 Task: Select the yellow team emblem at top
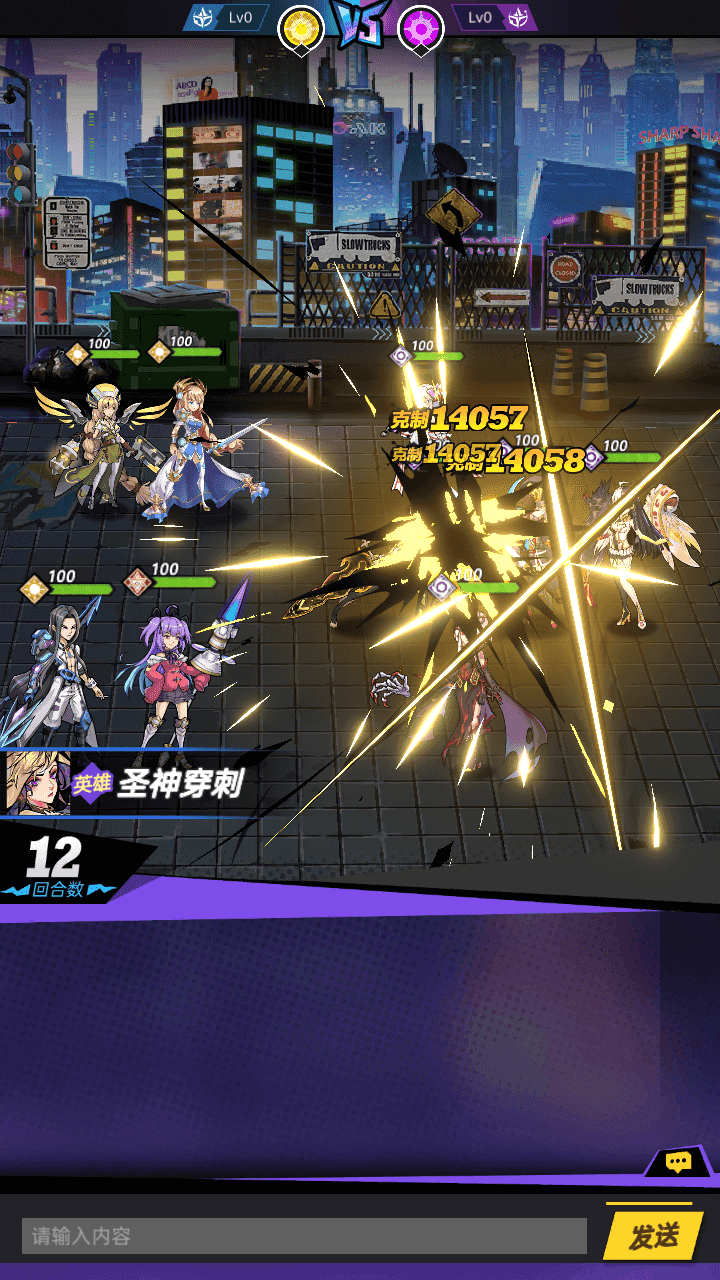[300, 29]
